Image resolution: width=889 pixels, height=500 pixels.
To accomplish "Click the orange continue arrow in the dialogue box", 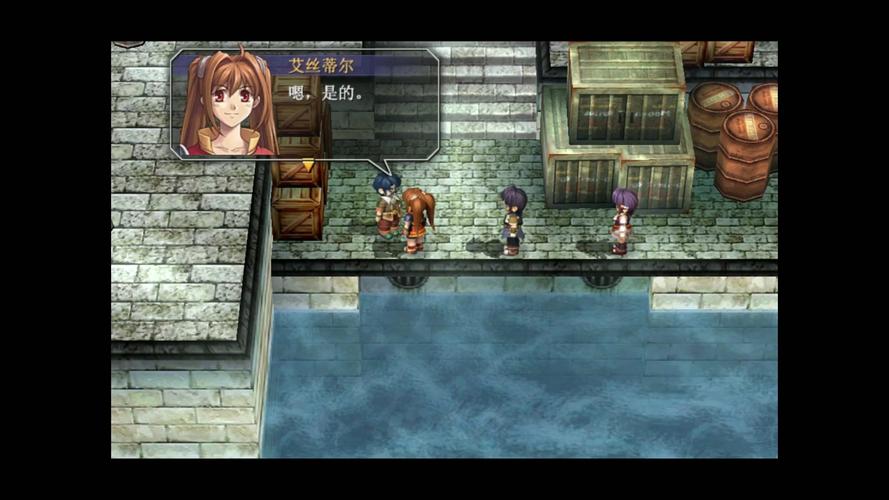I will pyautogui.click(x=308, y=162).
